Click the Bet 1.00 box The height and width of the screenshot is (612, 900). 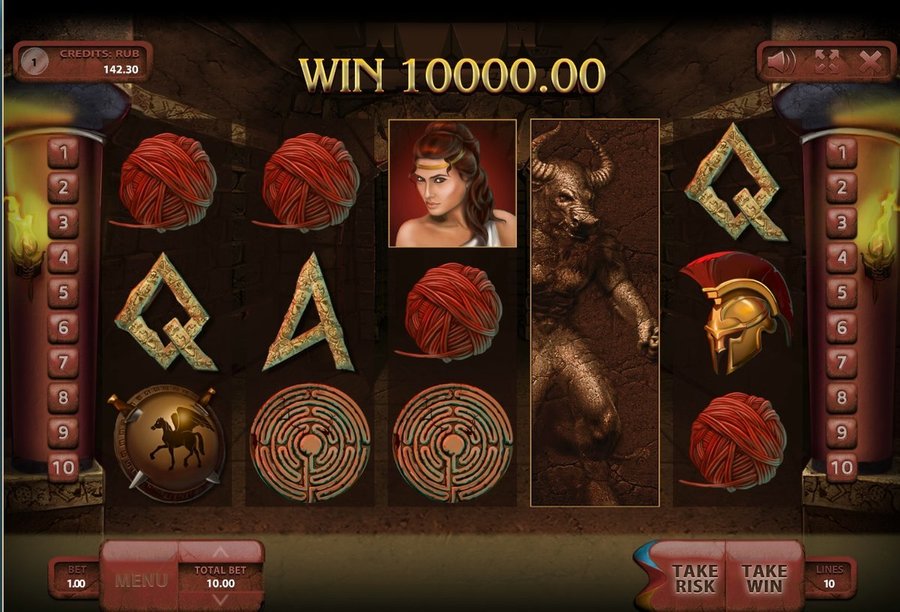[75, 577]
